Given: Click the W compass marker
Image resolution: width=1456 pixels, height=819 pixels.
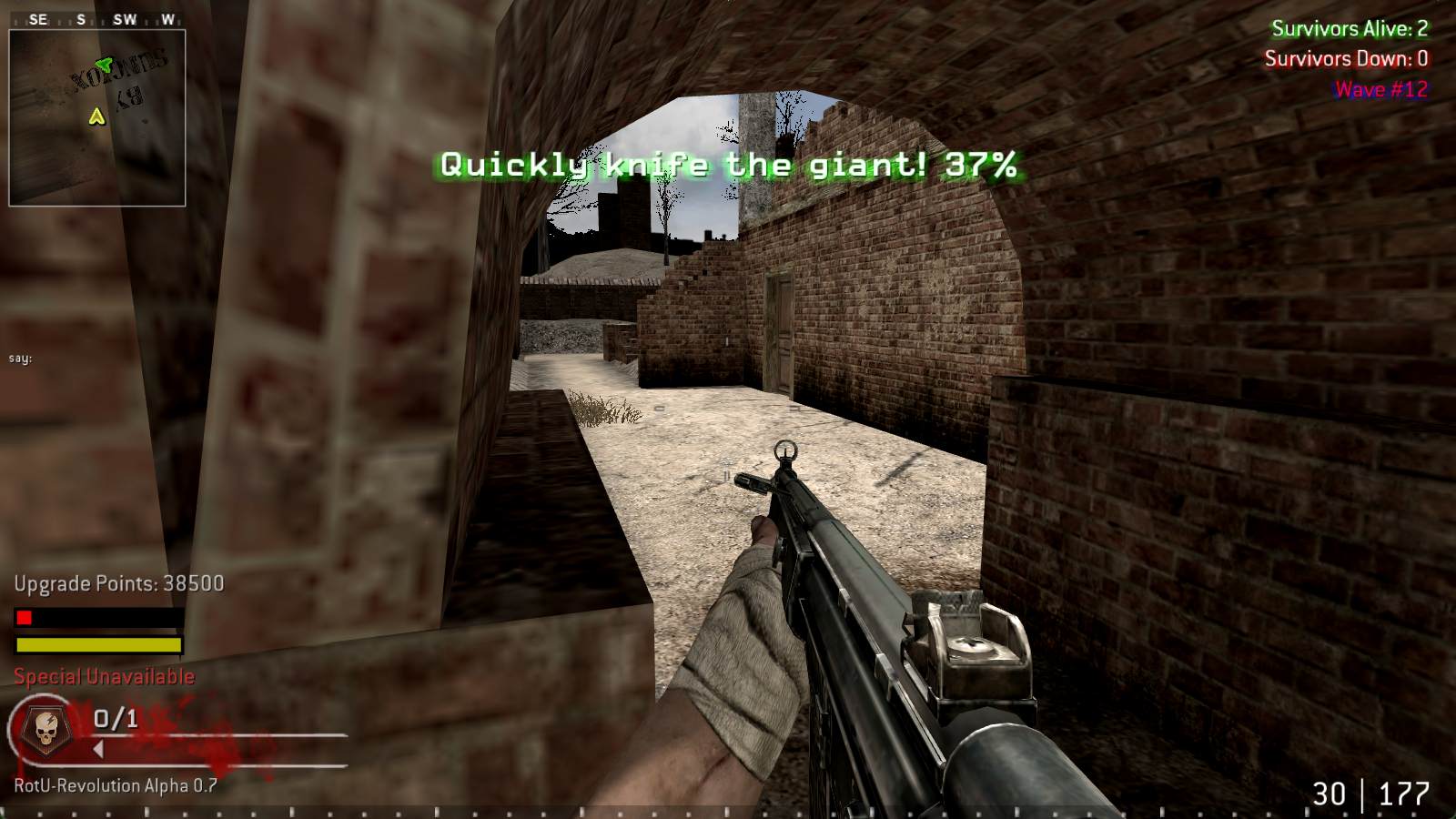Looking at the screenshot, I should tap(167, 18).
